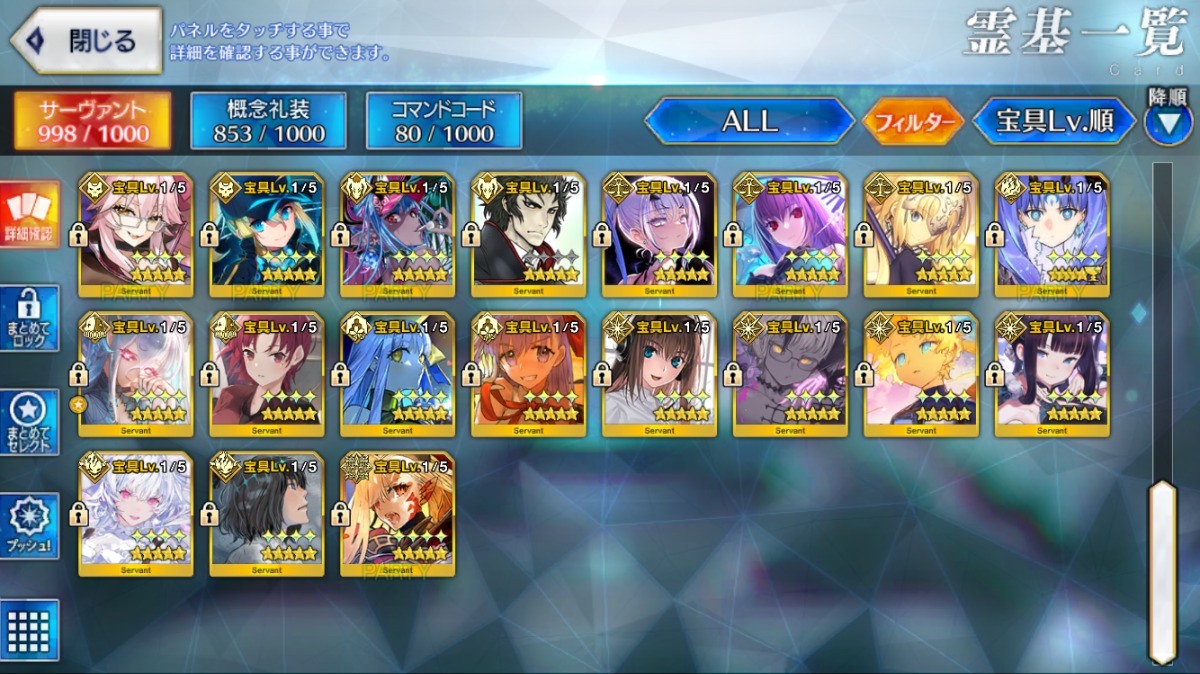Image resolution: width=1200 pixels, height=674 pixels.
Task: Select the blonde servant with red face paint
Action: click(397, 514)
